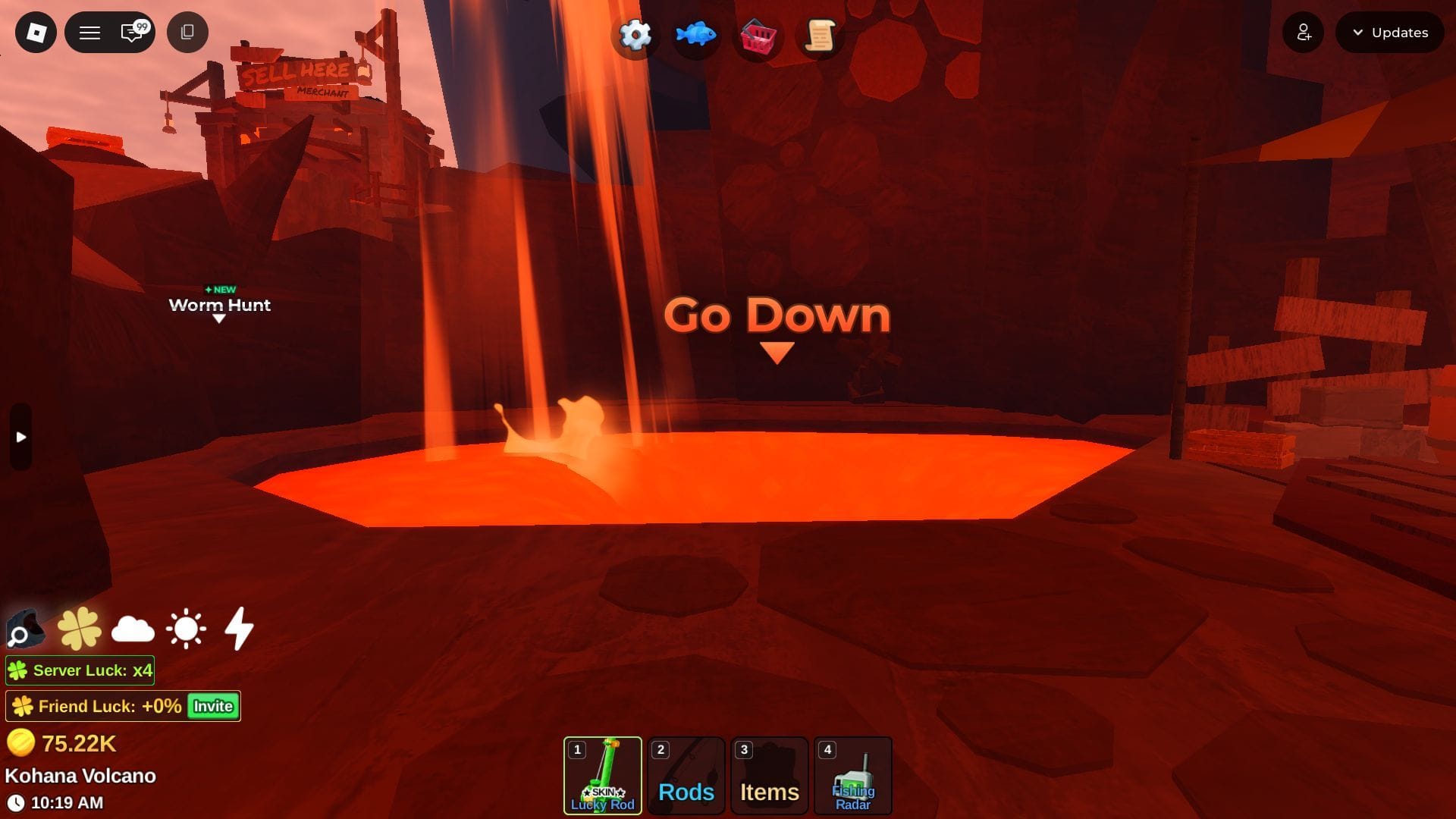Viewport: 1456px width, 819px height.
Task: Click the fish search magnifier icon
Action: (25, 629)
